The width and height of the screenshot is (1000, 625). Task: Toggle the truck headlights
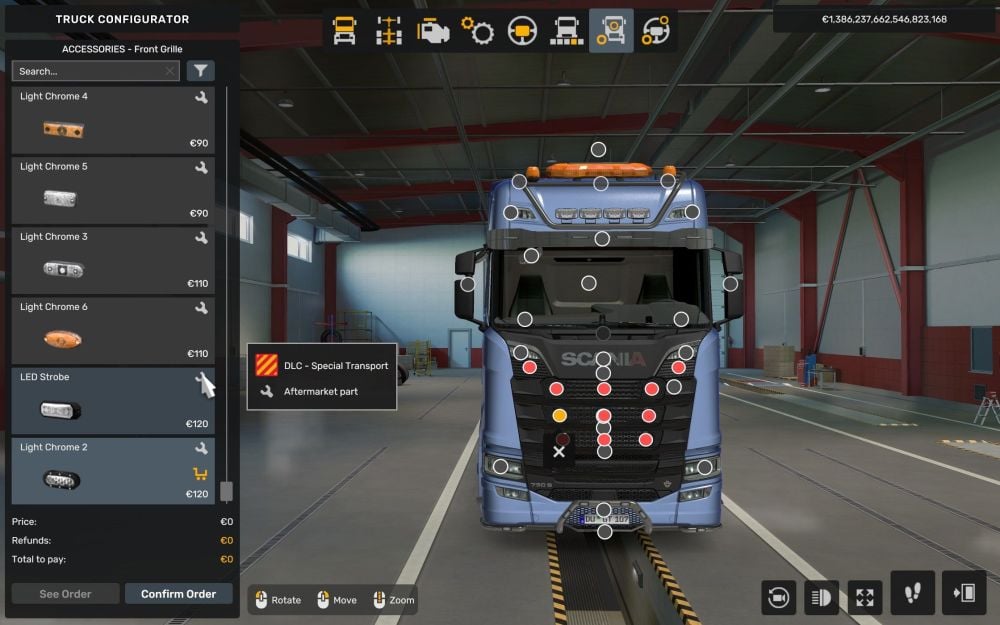(821, 597)
